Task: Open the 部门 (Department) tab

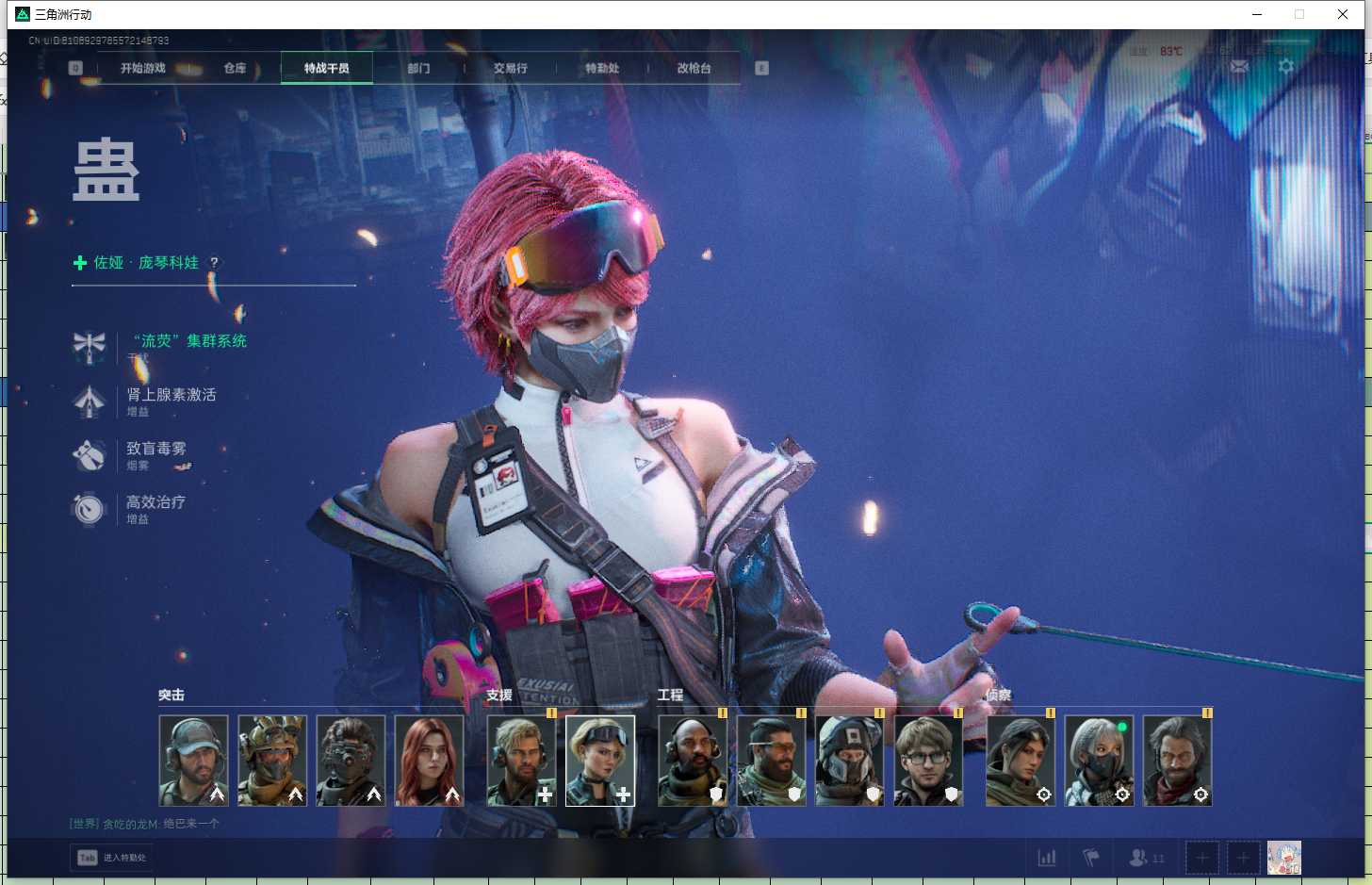Action: (x=418, y=68)
